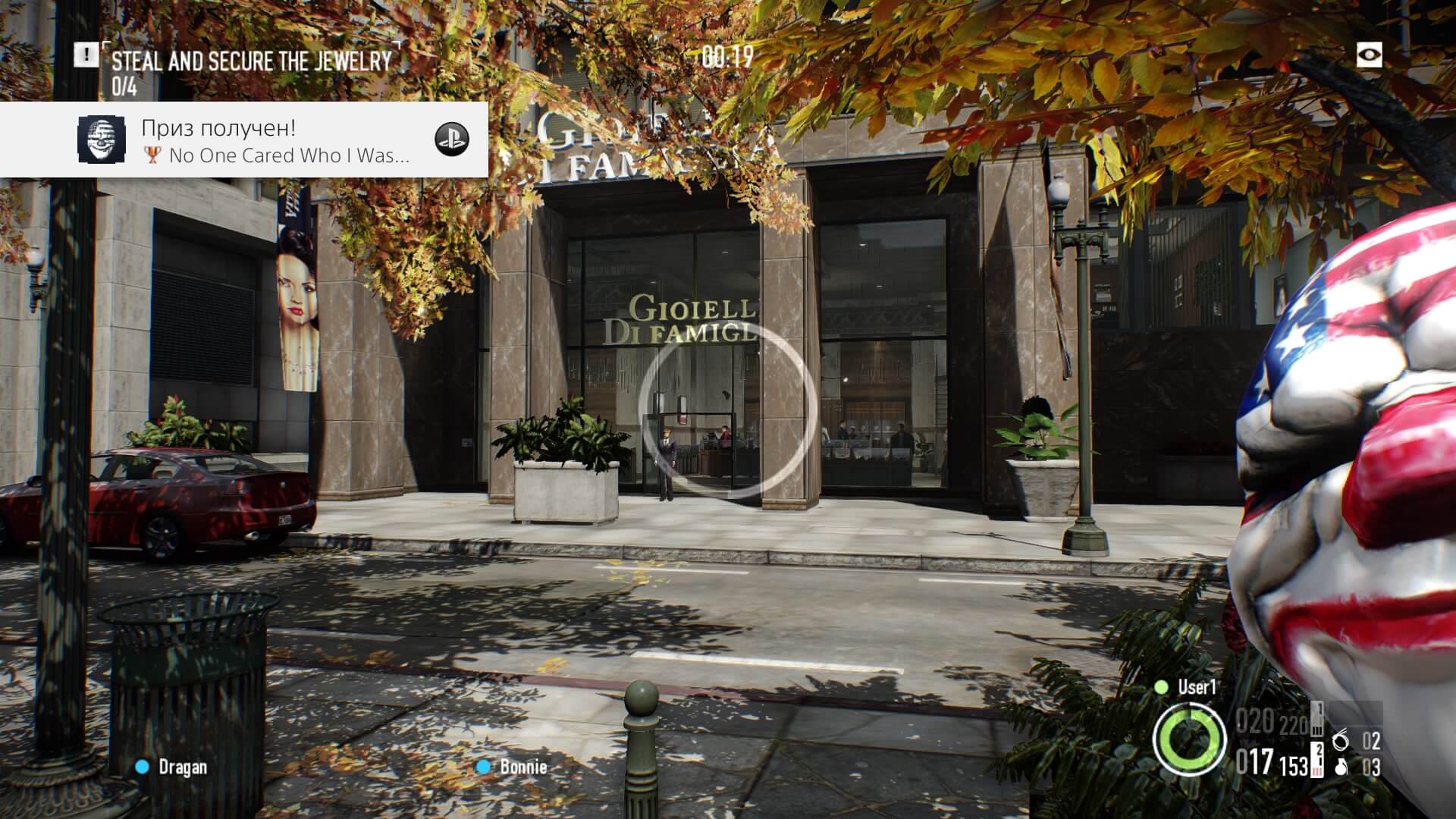Viewport: 1456px width, 819px height.
Task: Click the PlayStation logo on the notification
Action: (x=451, y=139)
